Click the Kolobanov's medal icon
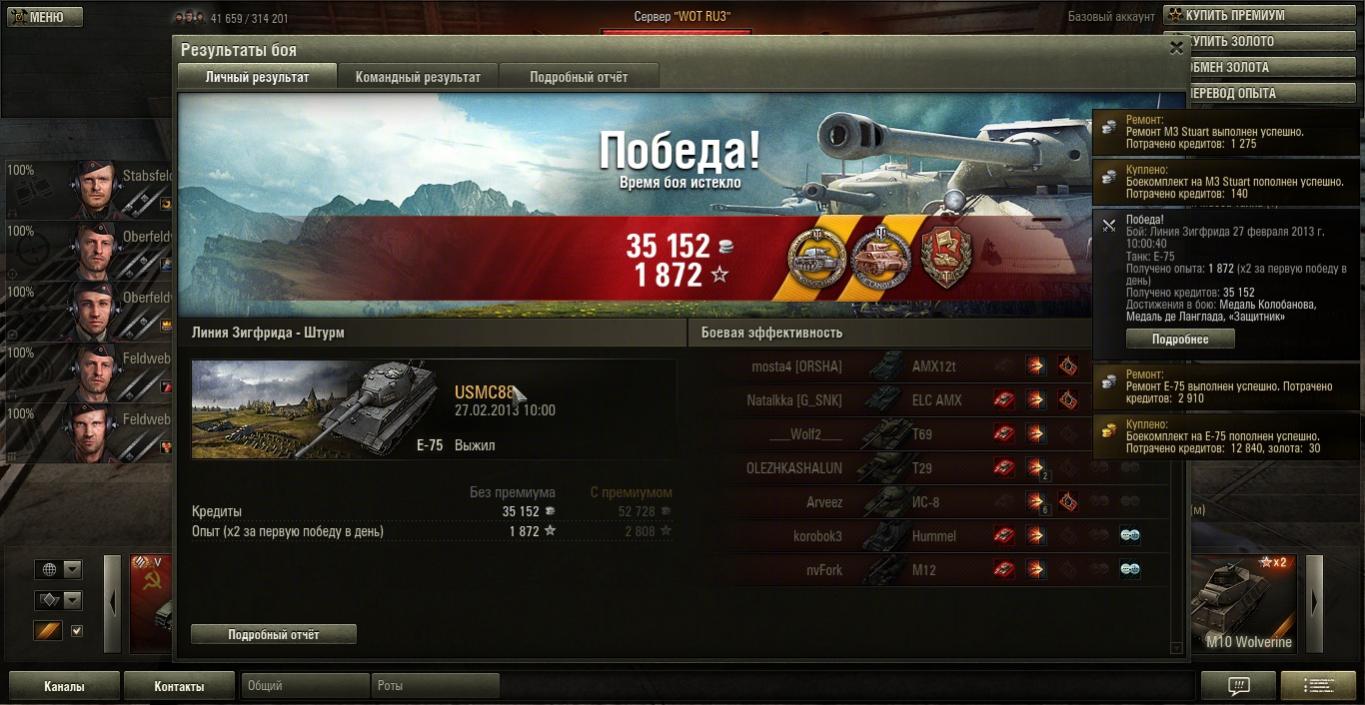 pos(816,258)
